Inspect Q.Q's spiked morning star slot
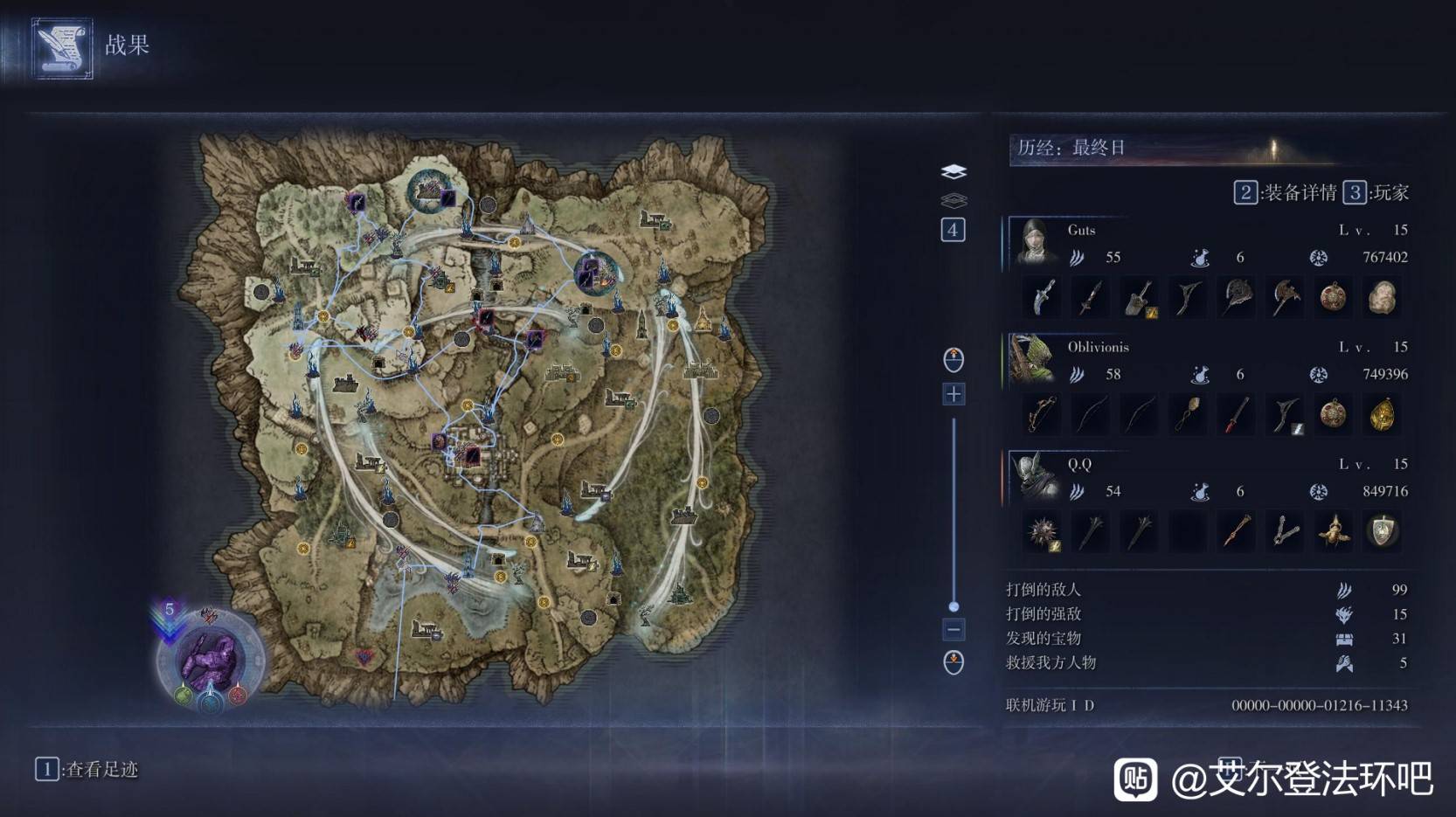The width and height of the screenshot is (1456, 817). pyautogui.click(x=1042, y=532)
